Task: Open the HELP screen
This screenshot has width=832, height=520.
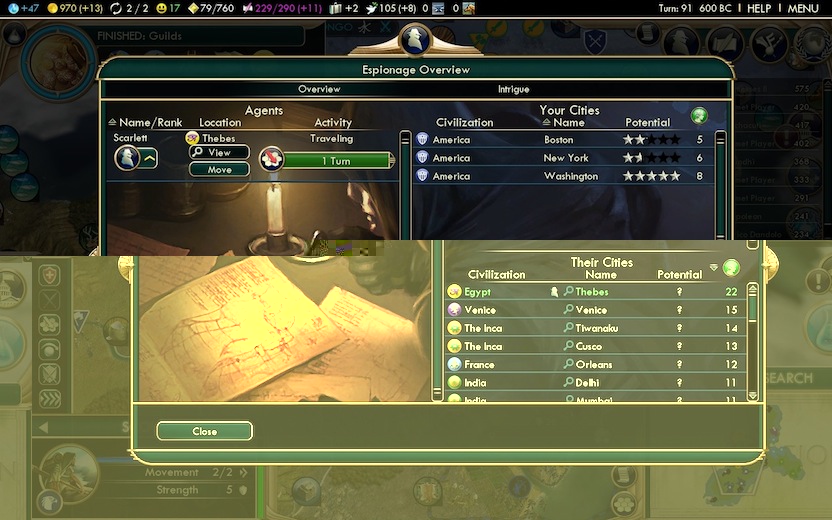Action: pyautogui.click(x=759, y=8)
